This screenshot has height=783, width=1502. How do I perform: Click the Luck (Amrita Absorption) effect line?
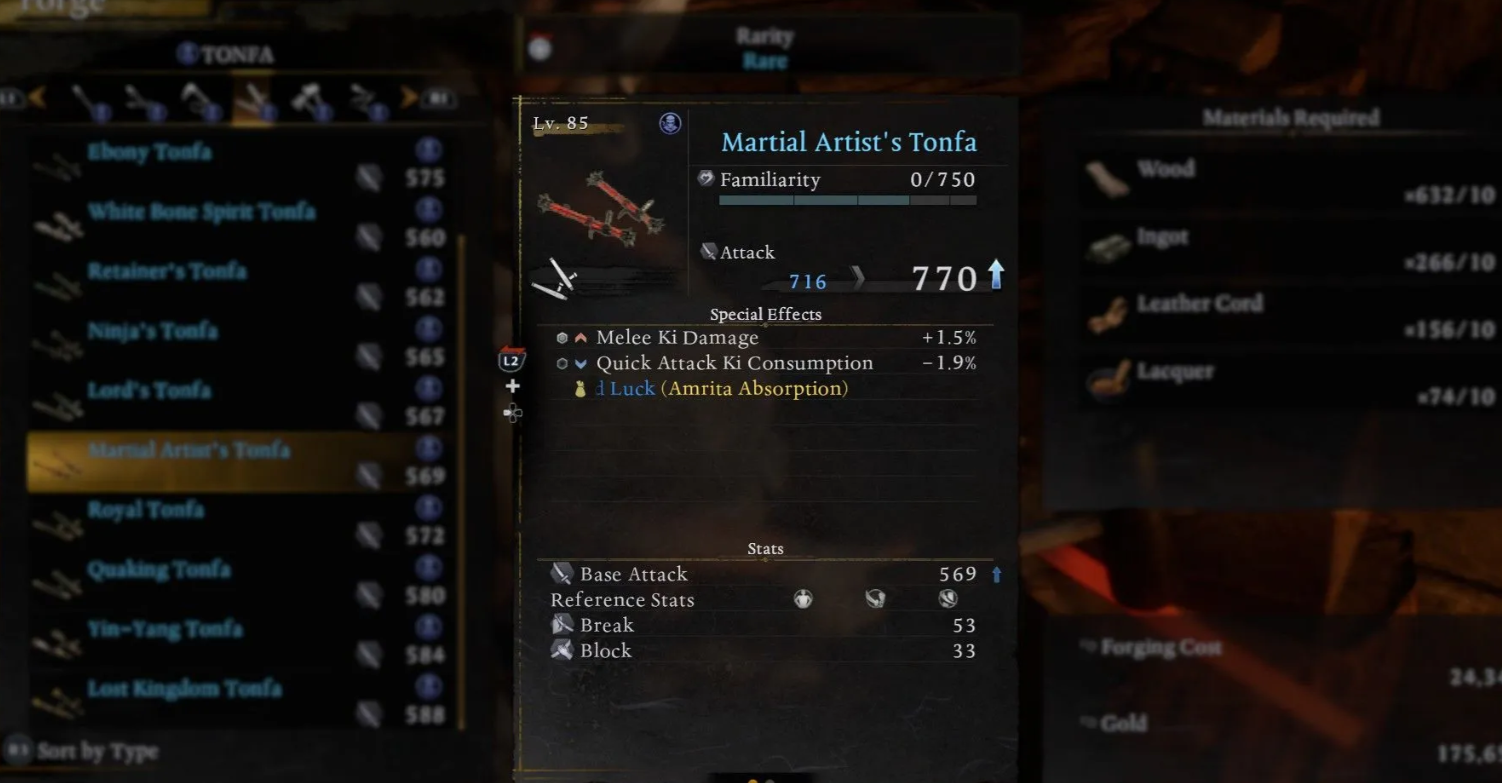point(722,389)
